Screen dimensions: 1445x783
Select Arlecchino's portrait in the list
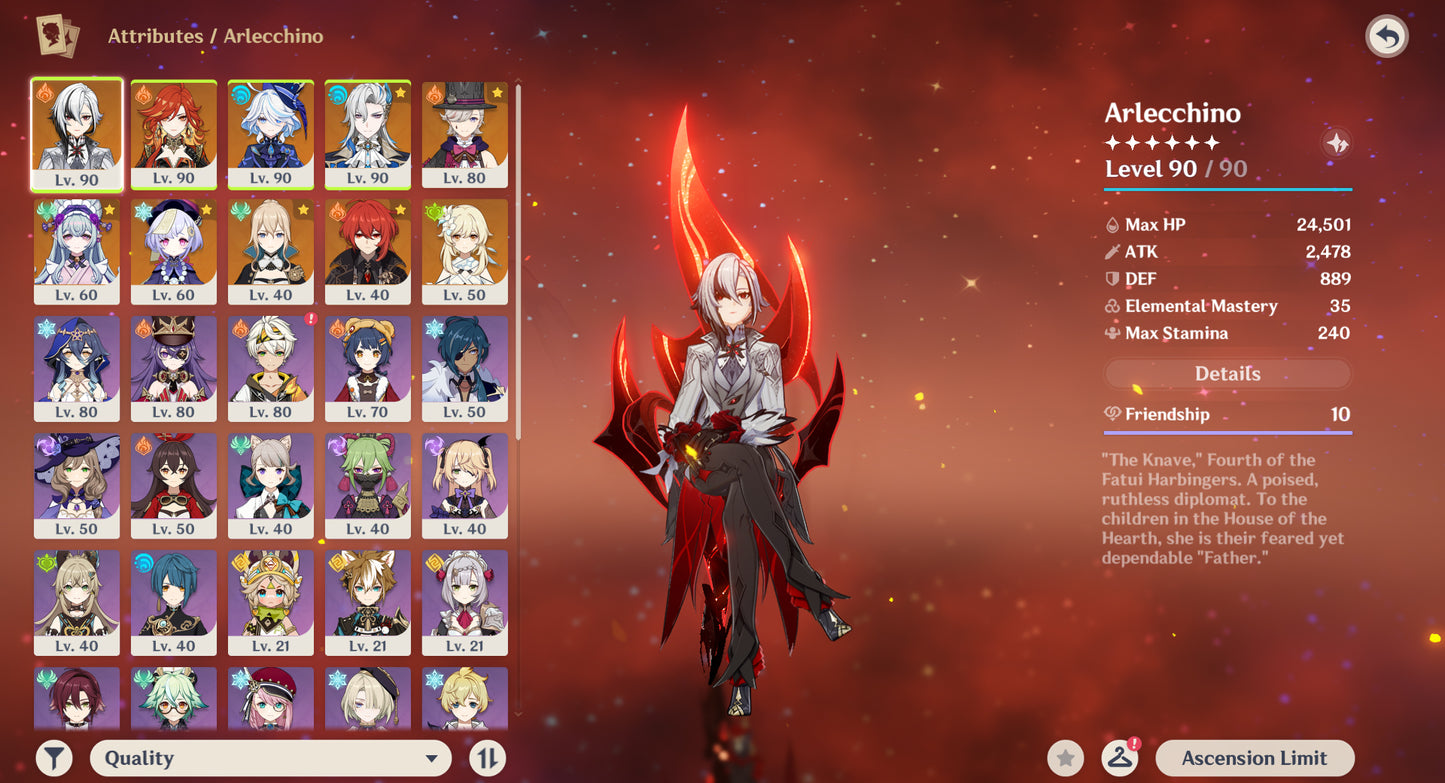[77, 135]
